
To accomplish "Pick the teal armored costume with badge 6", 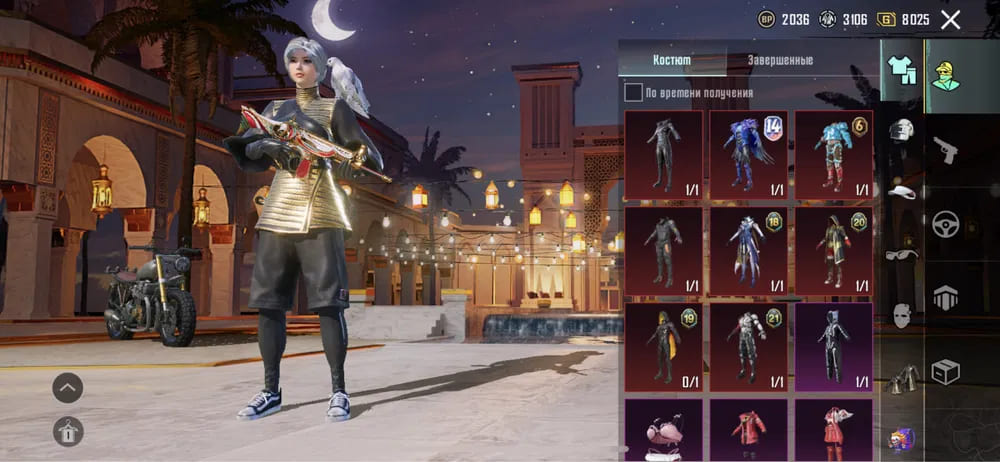I will pos(834,155).
